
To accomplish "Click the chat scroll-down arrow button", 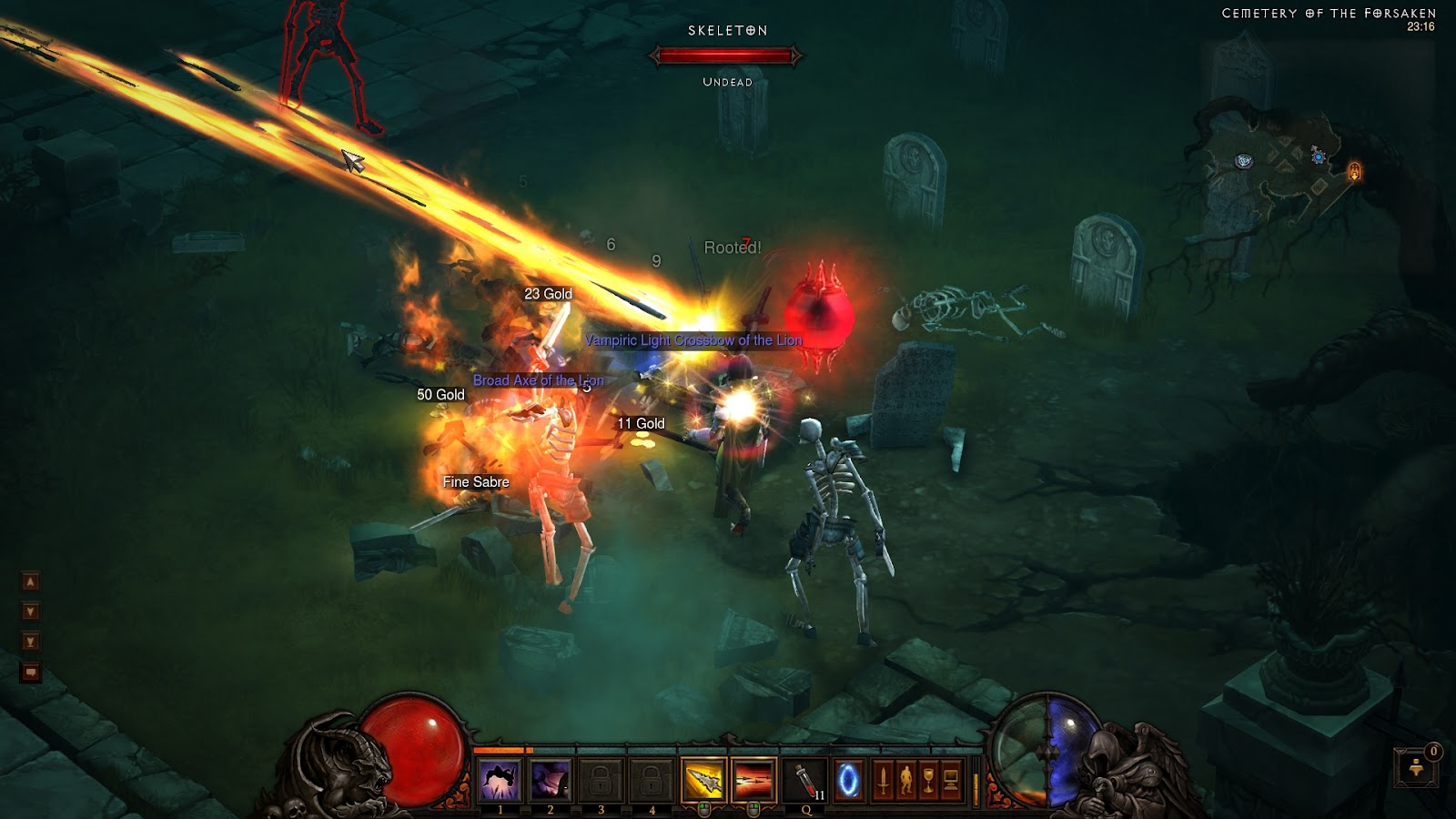I will [x=31, y=610].
